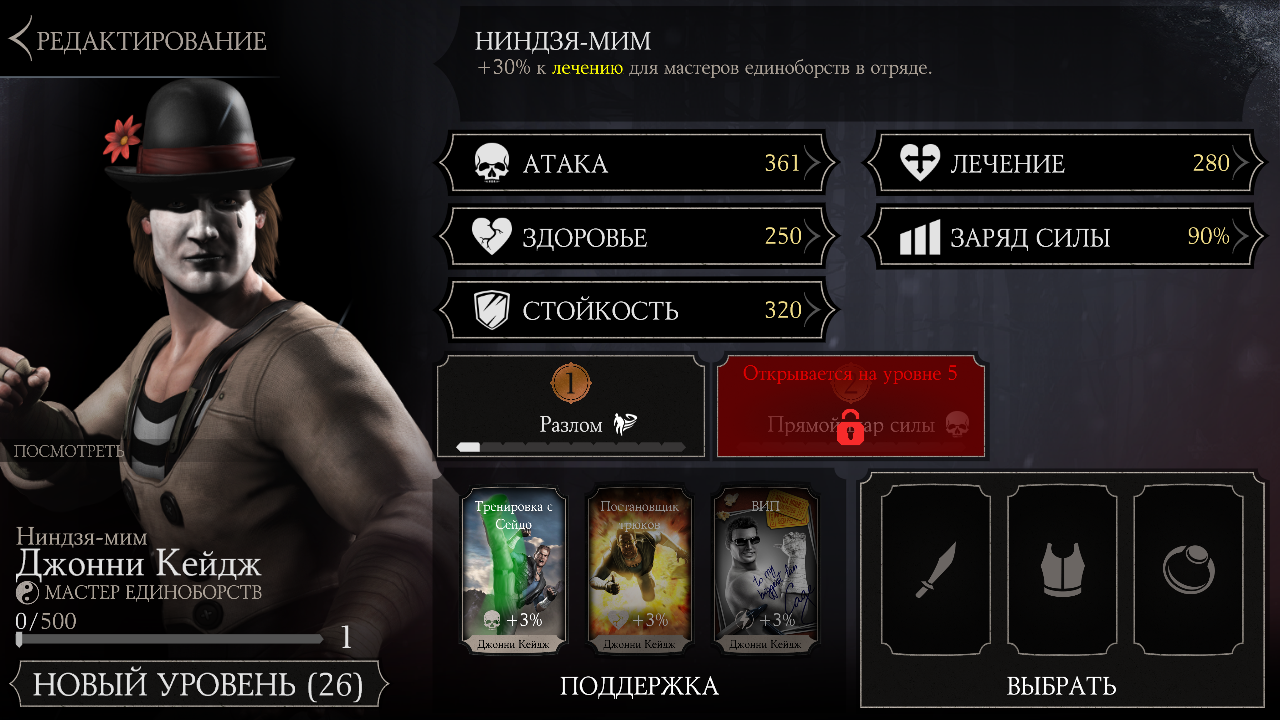Open the armor vest equipment slot

pos(1062,570)
